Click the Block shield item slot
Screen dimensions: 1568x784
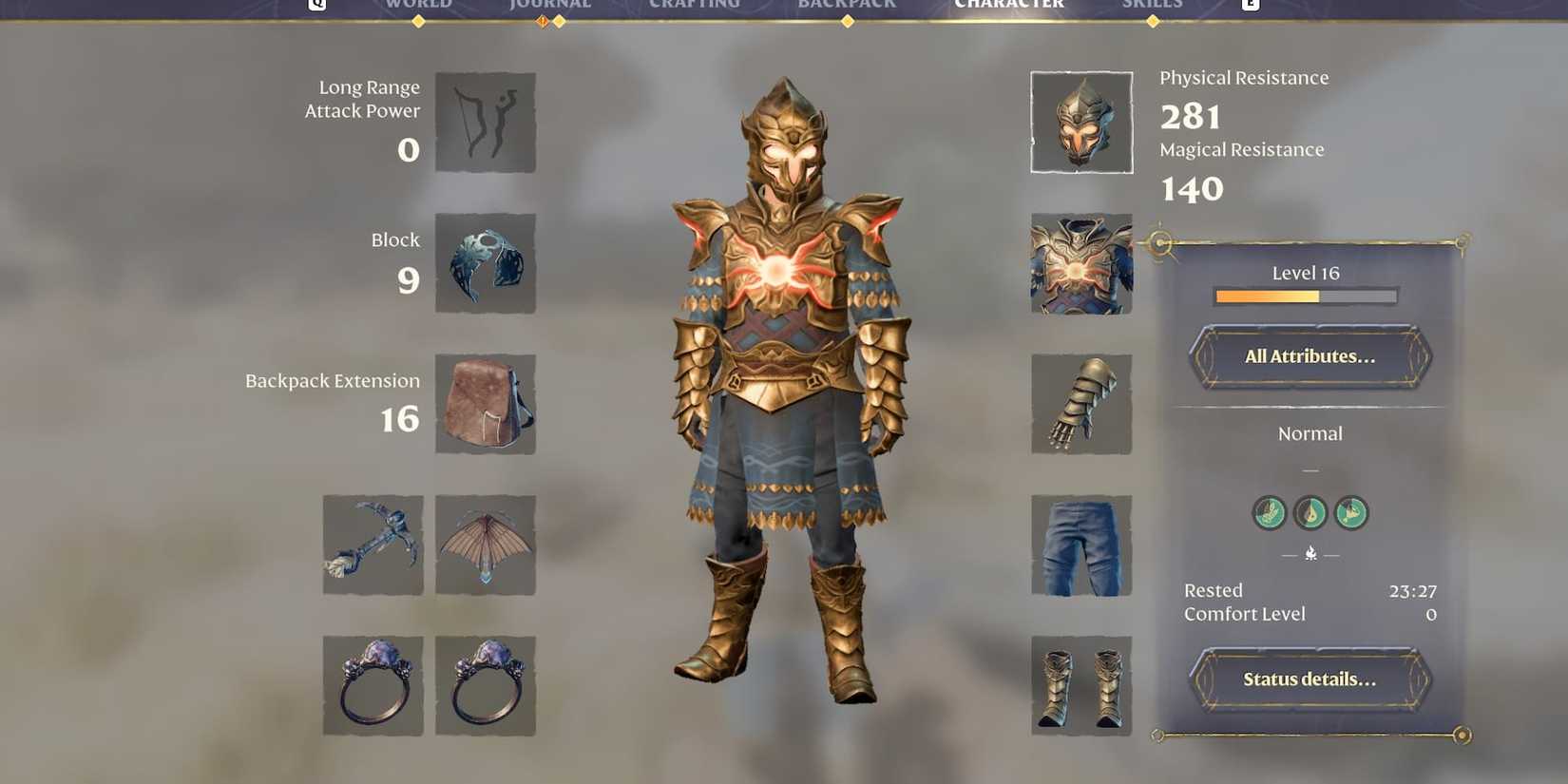486,263
